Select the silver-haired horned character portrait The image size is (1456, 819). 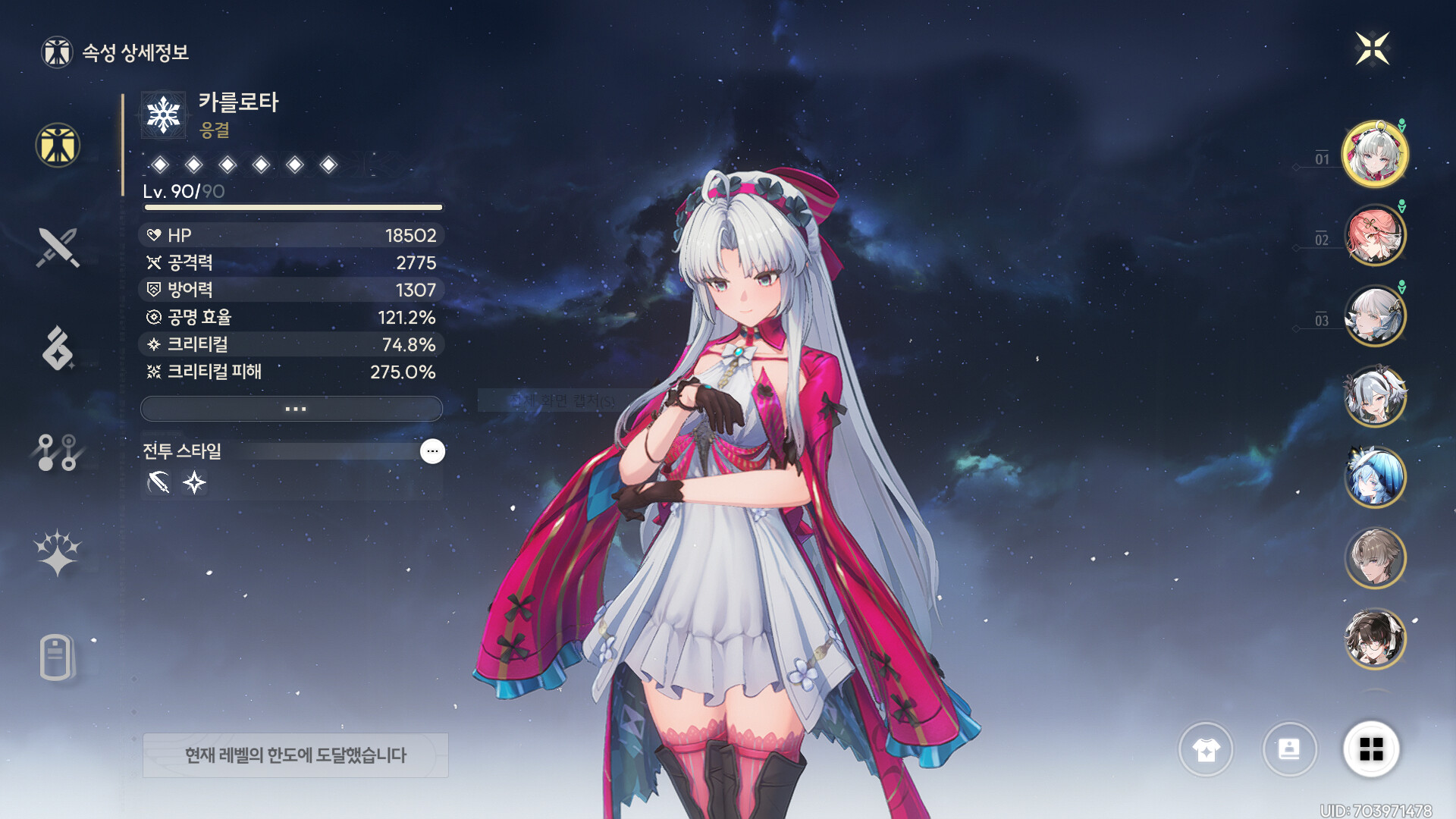[1374, 397]
